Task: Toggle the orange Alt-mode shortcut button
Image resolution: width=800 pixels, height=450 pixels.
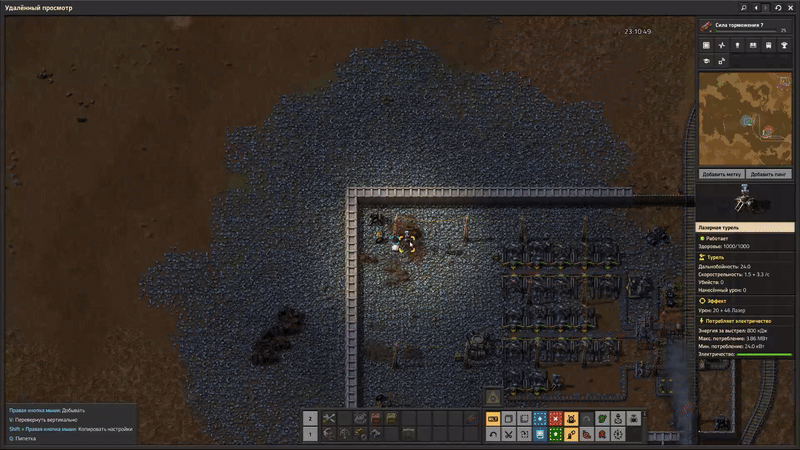Action: 493,419
